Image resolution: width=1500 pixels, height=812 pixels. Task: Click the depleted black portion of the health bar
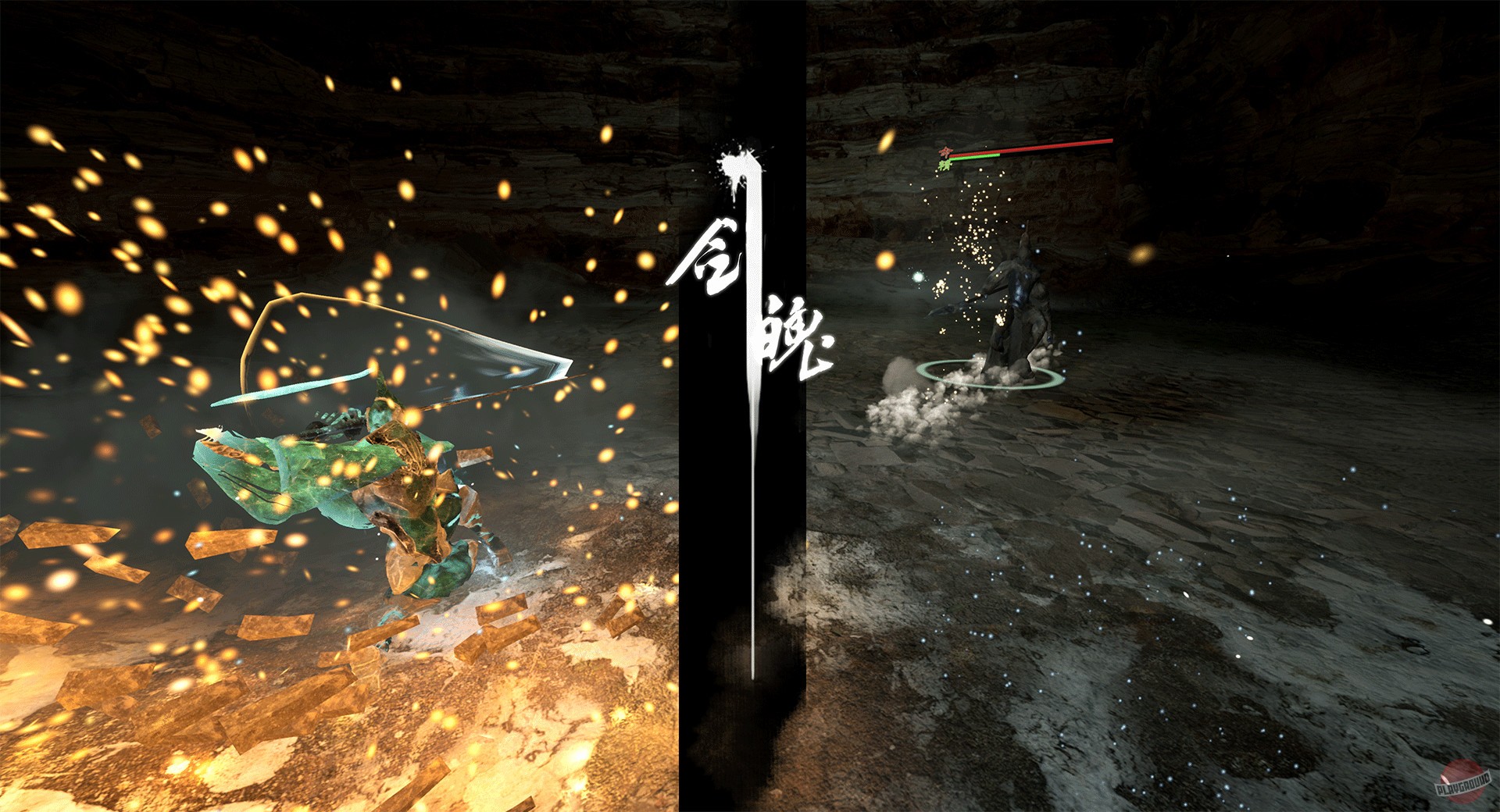click(1047, 151)
